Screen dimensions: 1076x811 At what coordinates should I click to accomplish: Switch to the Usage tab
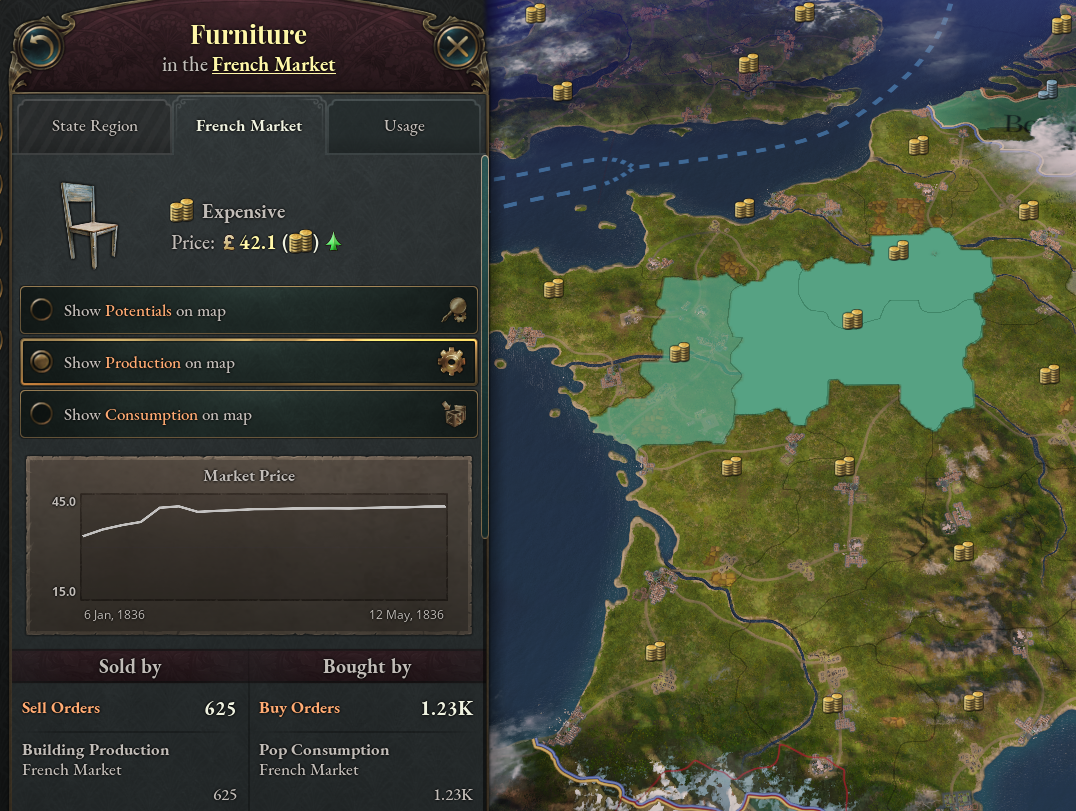404,126
